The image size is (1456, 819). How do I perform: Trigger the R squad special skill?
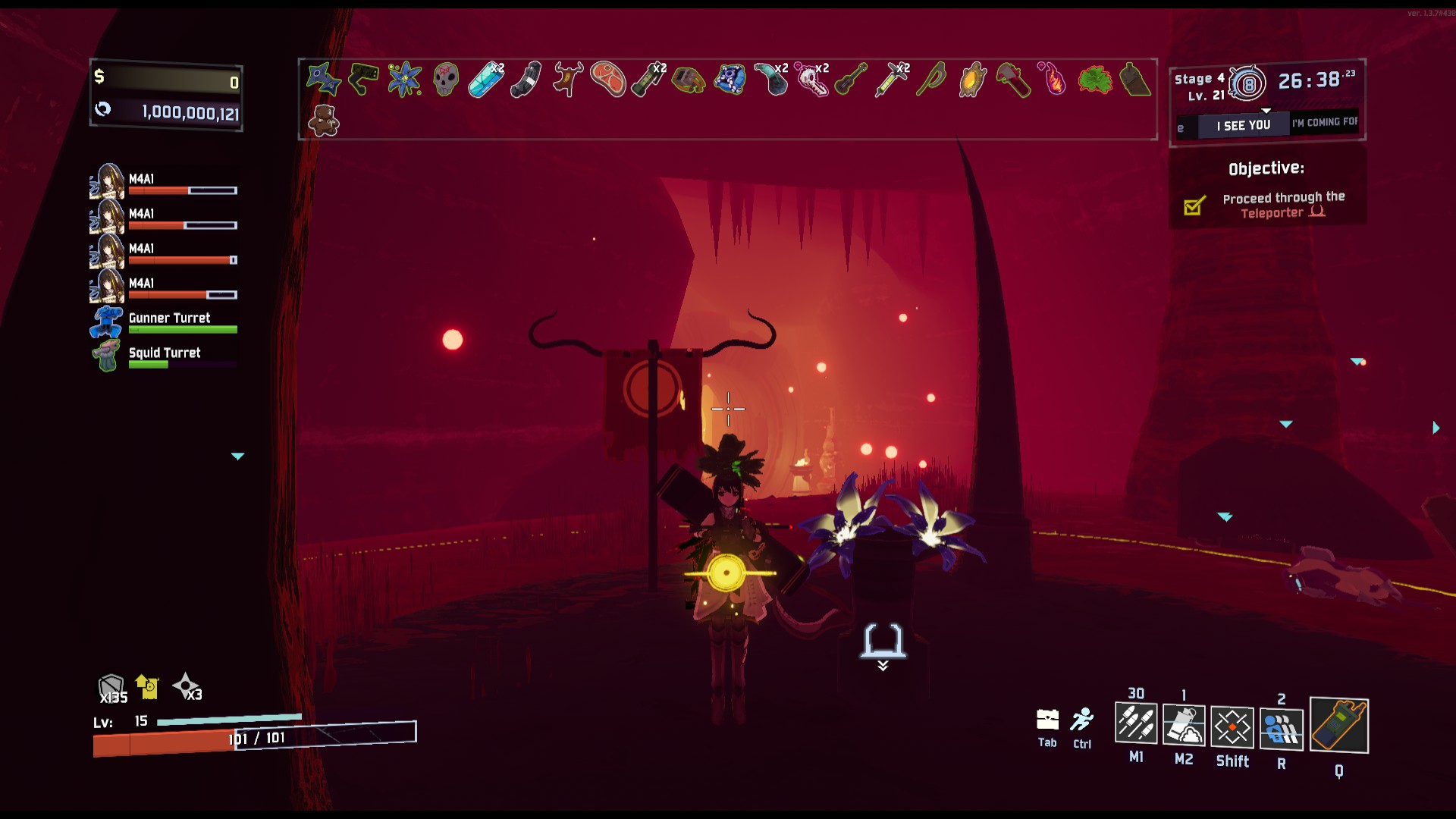1281,730
